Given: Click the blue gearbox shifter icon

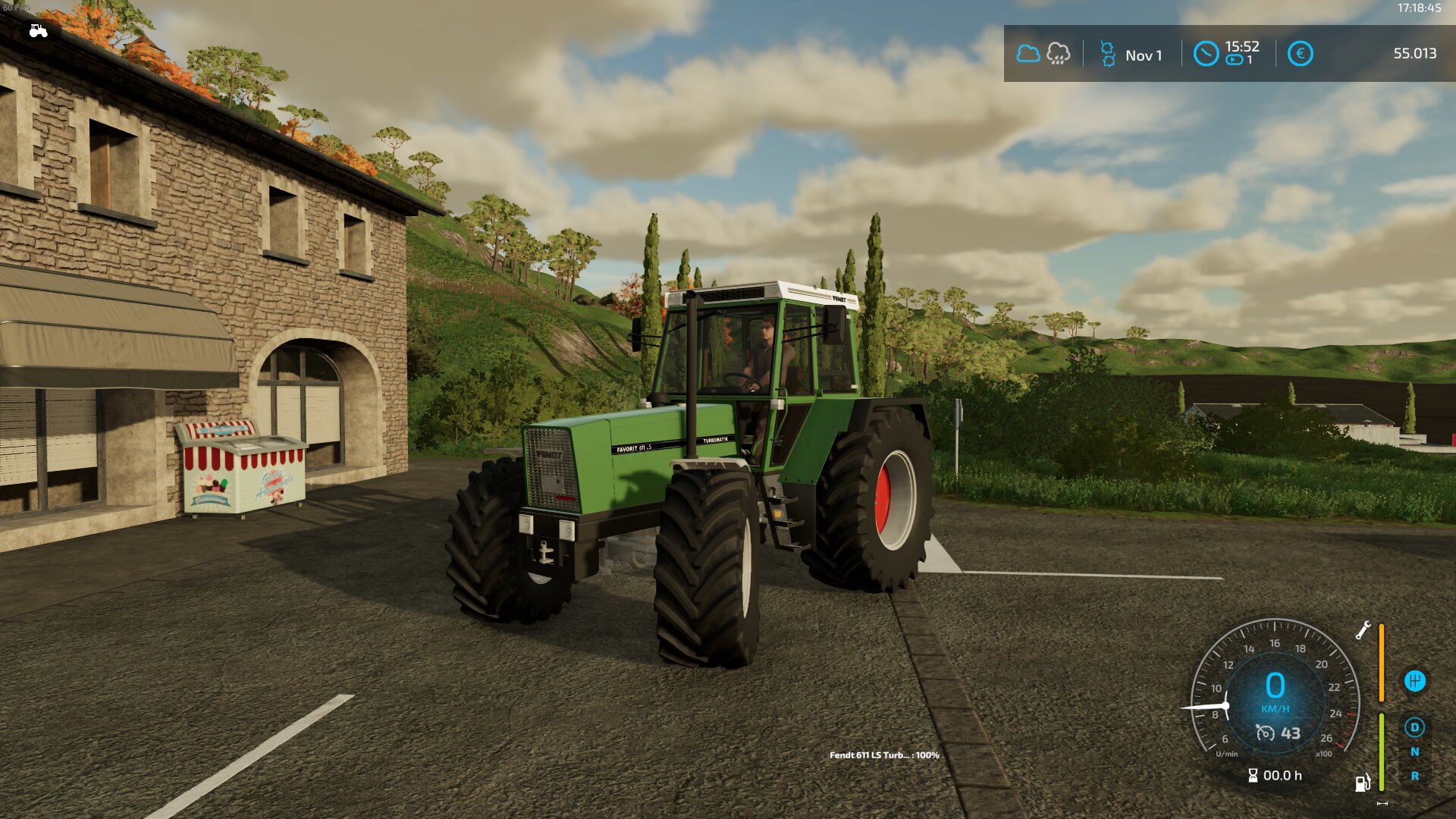Looking at the screenshot, I should (x=1414, y=681).
